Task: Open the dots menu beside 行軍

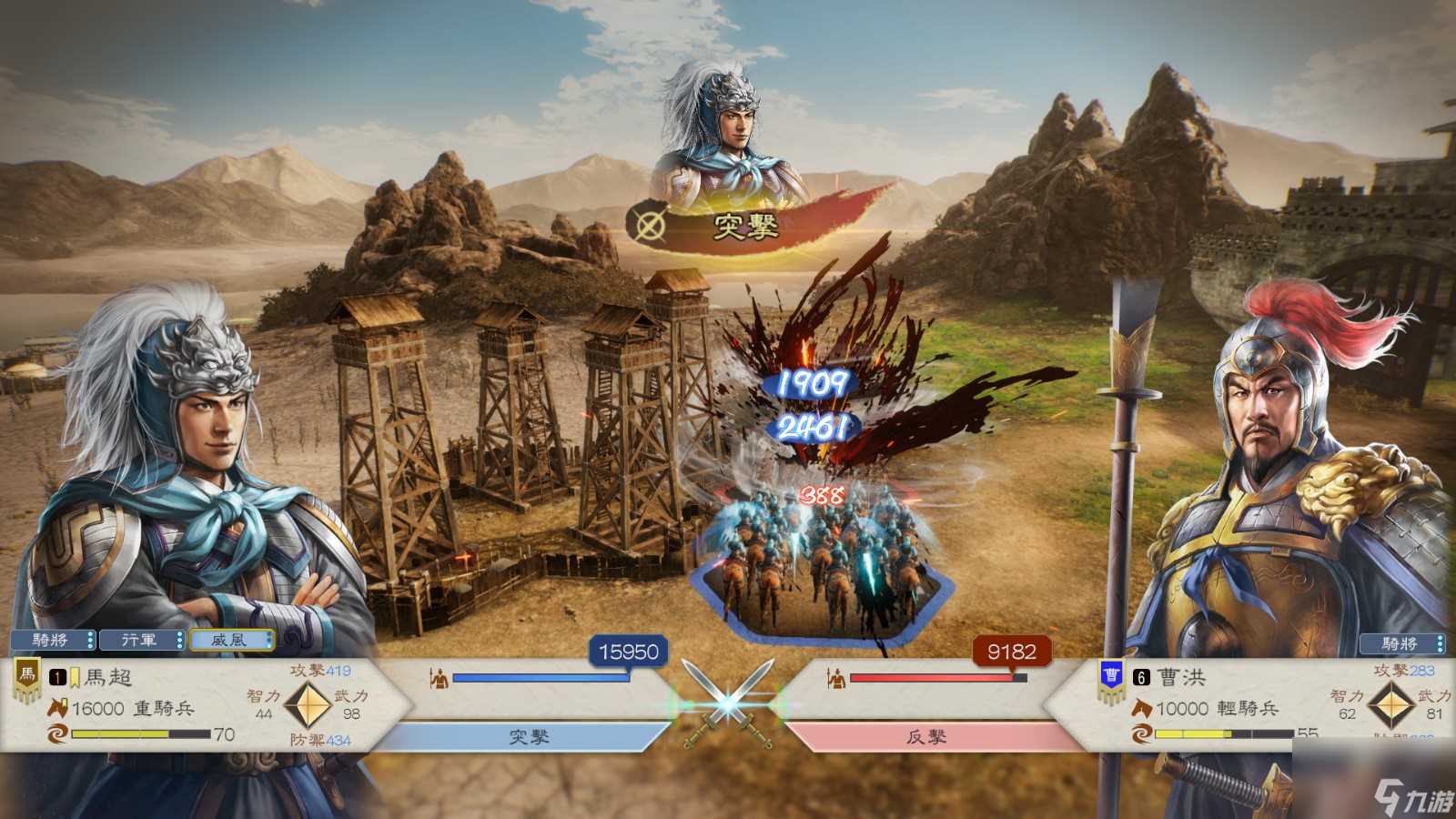Action: (178, 640)
